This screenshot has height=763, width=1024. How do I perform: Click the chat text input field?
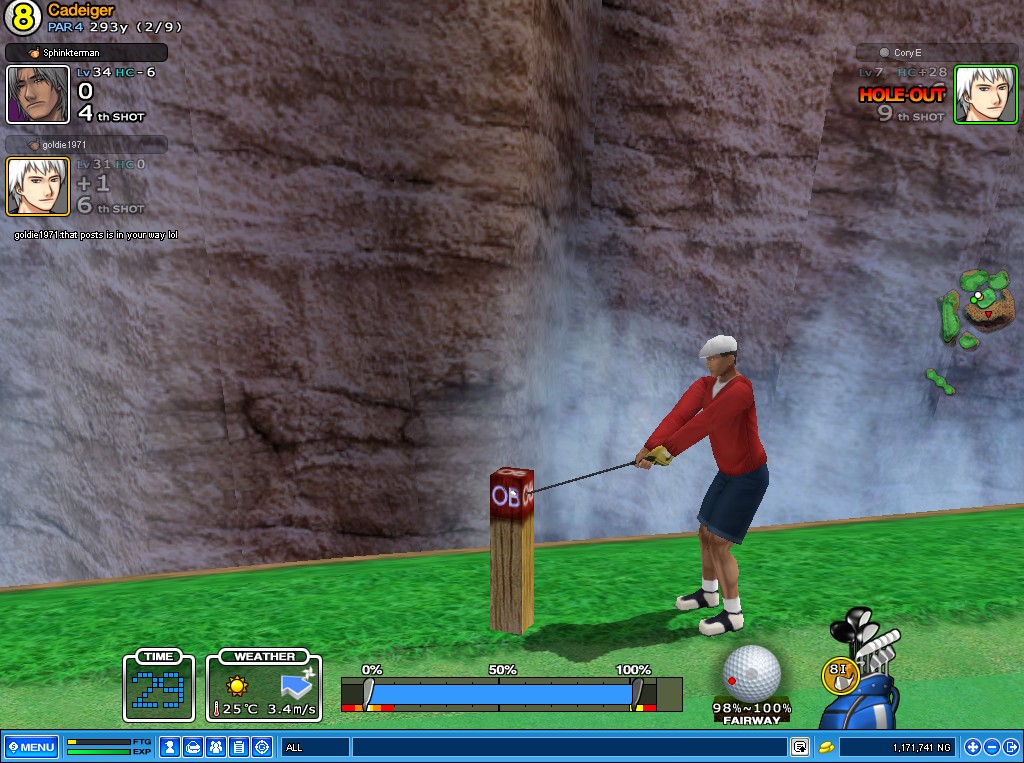point(568,747)
